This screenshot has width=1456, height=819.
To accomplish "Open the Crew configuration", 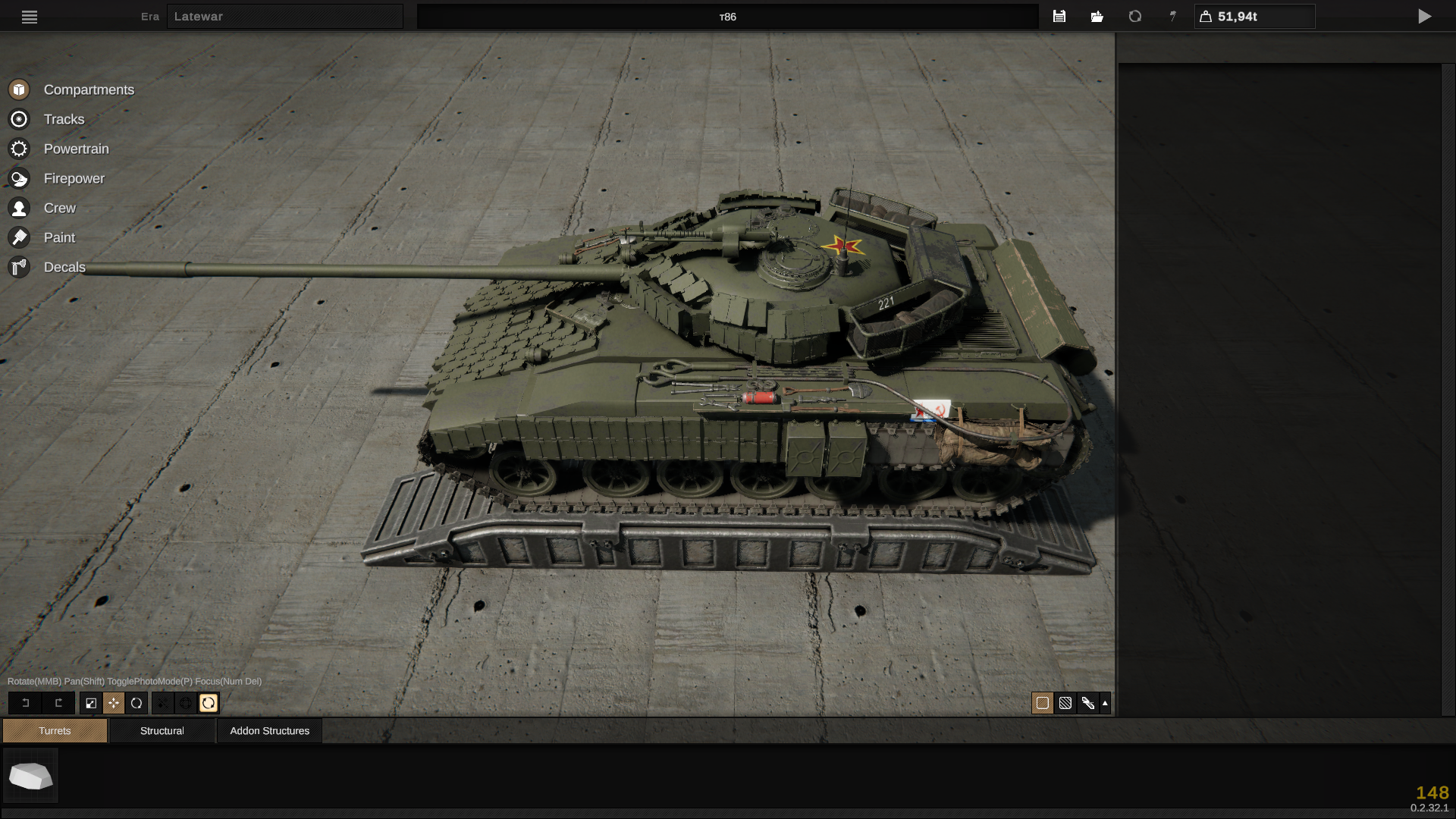I will point(59,208).
